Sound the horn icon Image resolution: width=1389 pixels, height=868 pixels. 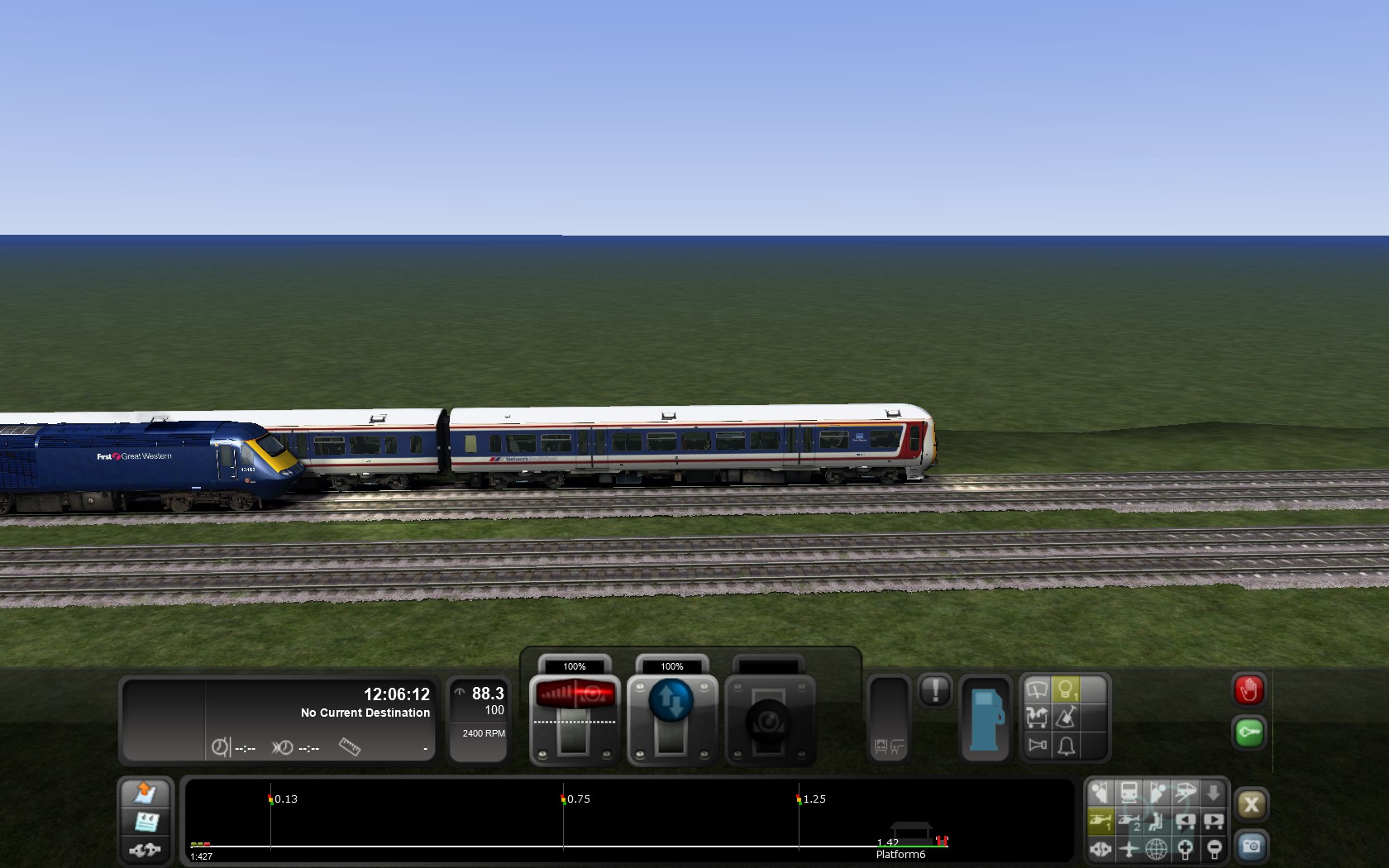click(x=1037, y=746)
